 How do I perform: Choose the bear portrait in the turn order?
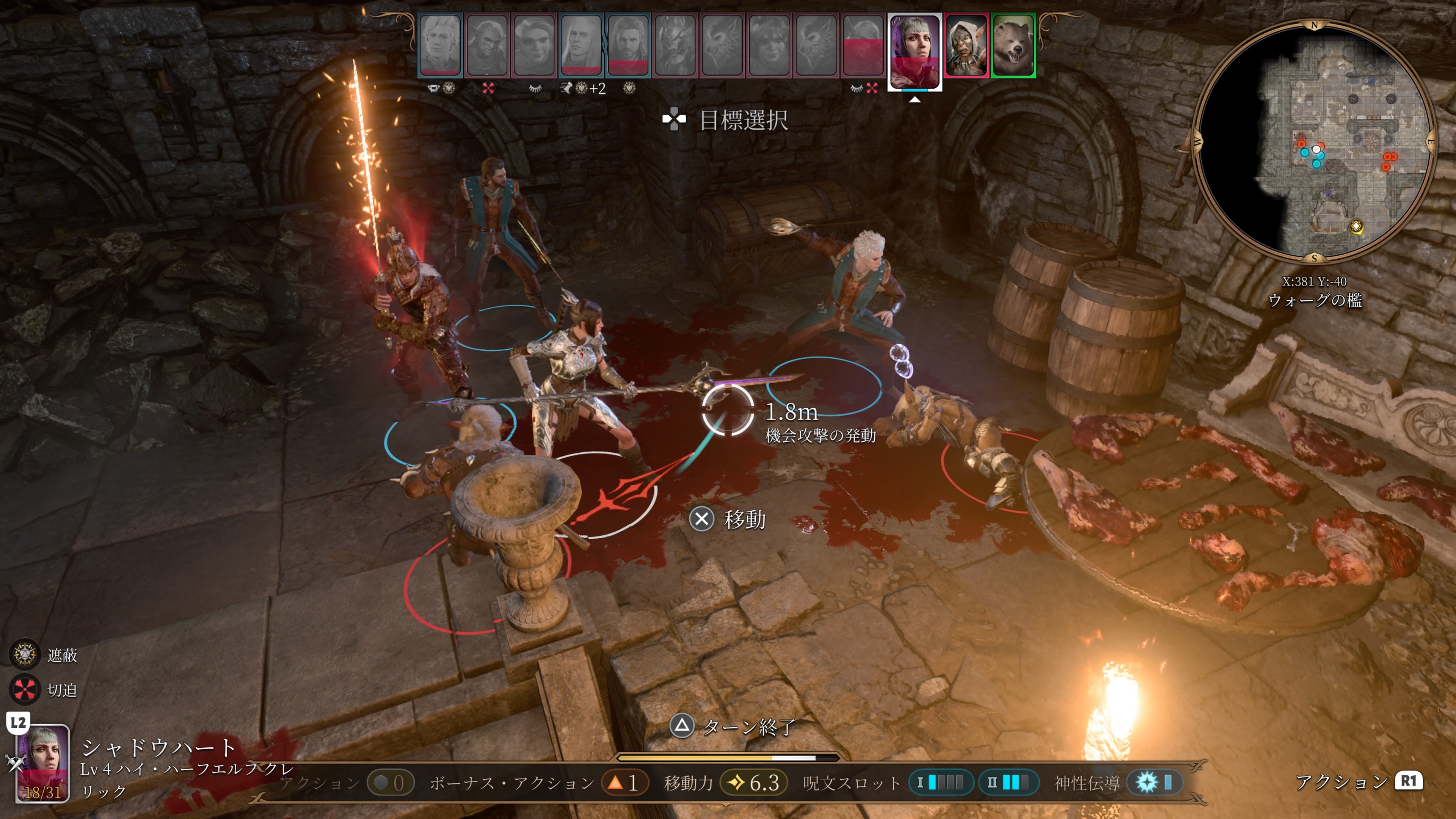pos(1013,45)
